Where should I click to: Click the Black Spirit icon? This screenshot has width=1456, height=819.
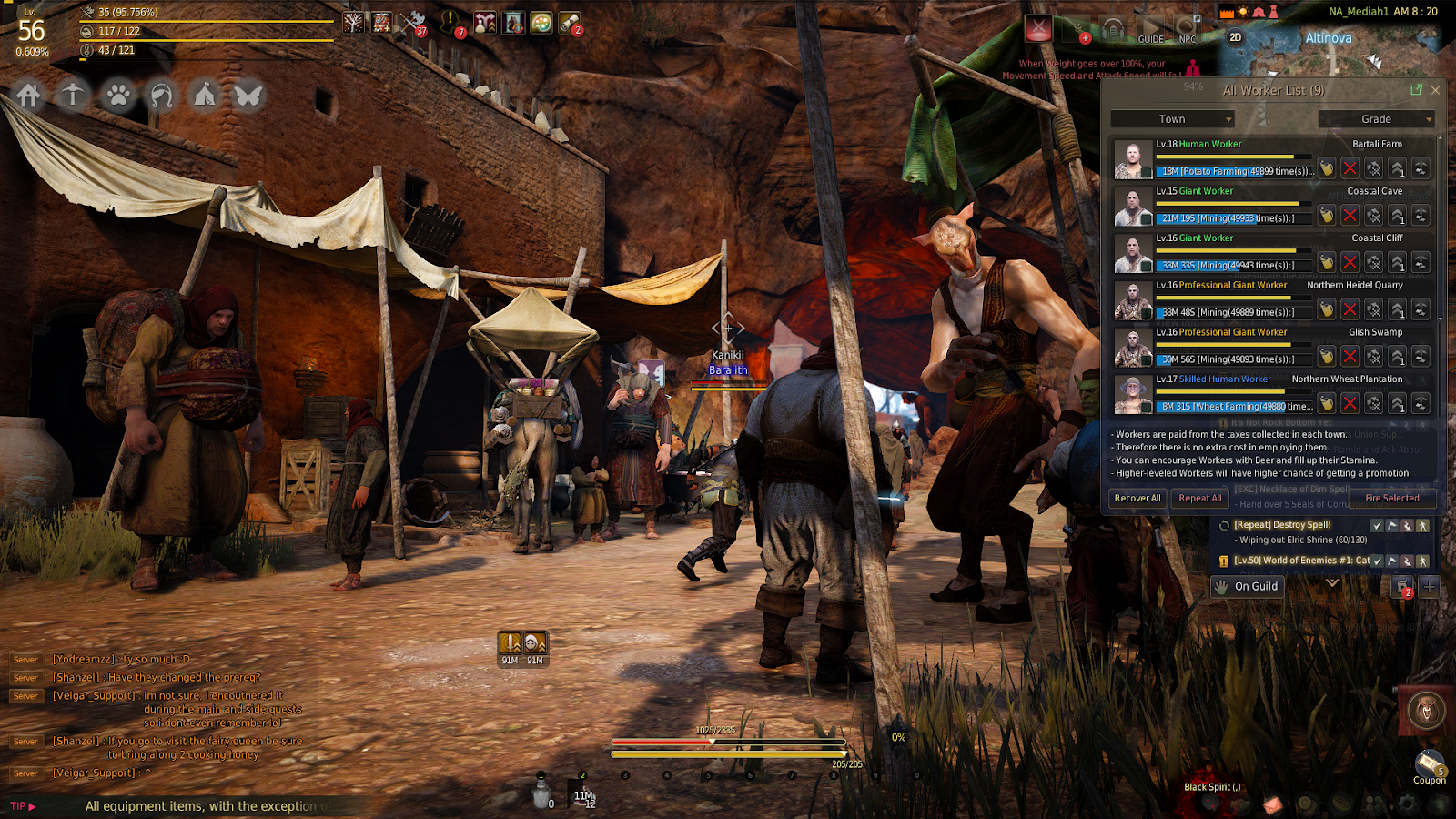tap(1426, 711)
